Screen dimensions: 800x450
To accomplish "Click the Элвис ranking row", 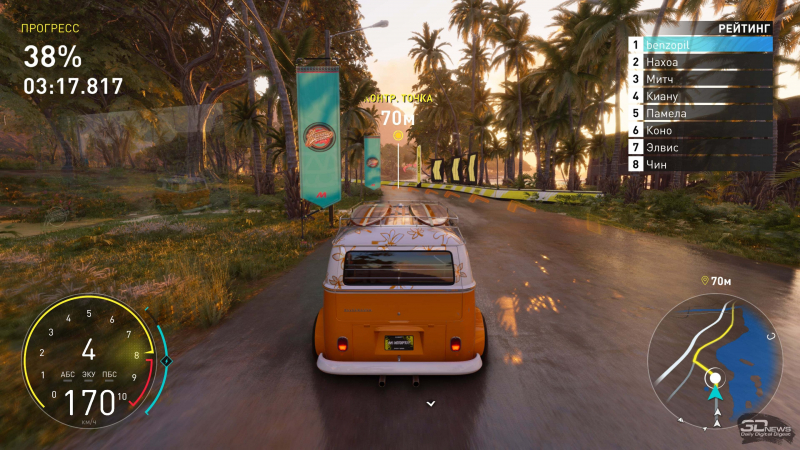I will [700, 147].
